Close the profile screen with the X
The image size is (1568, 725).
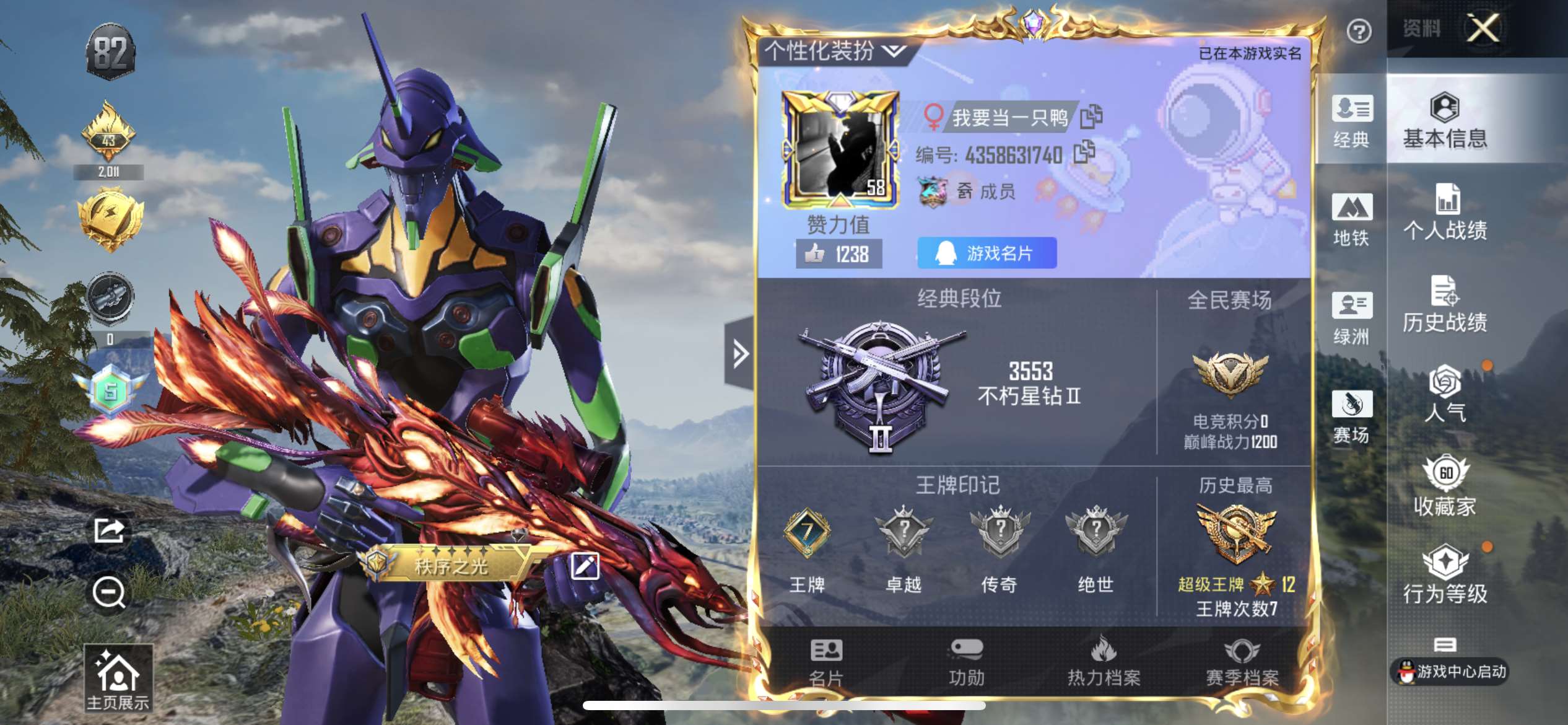[x=1483, y=29]
